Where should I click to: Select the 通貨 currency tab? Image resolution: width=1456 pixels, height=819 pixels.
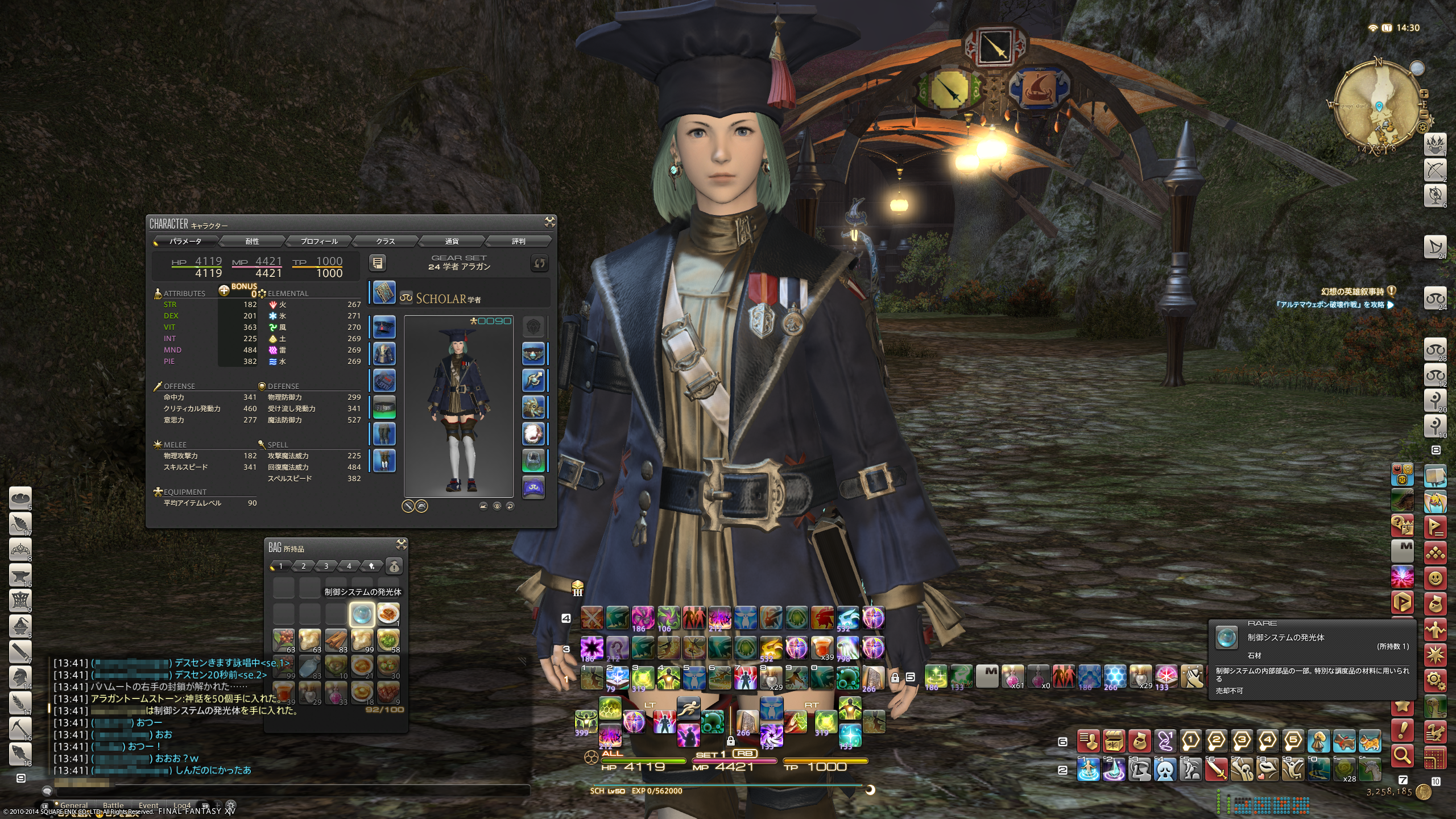click(x=452, y=241)
